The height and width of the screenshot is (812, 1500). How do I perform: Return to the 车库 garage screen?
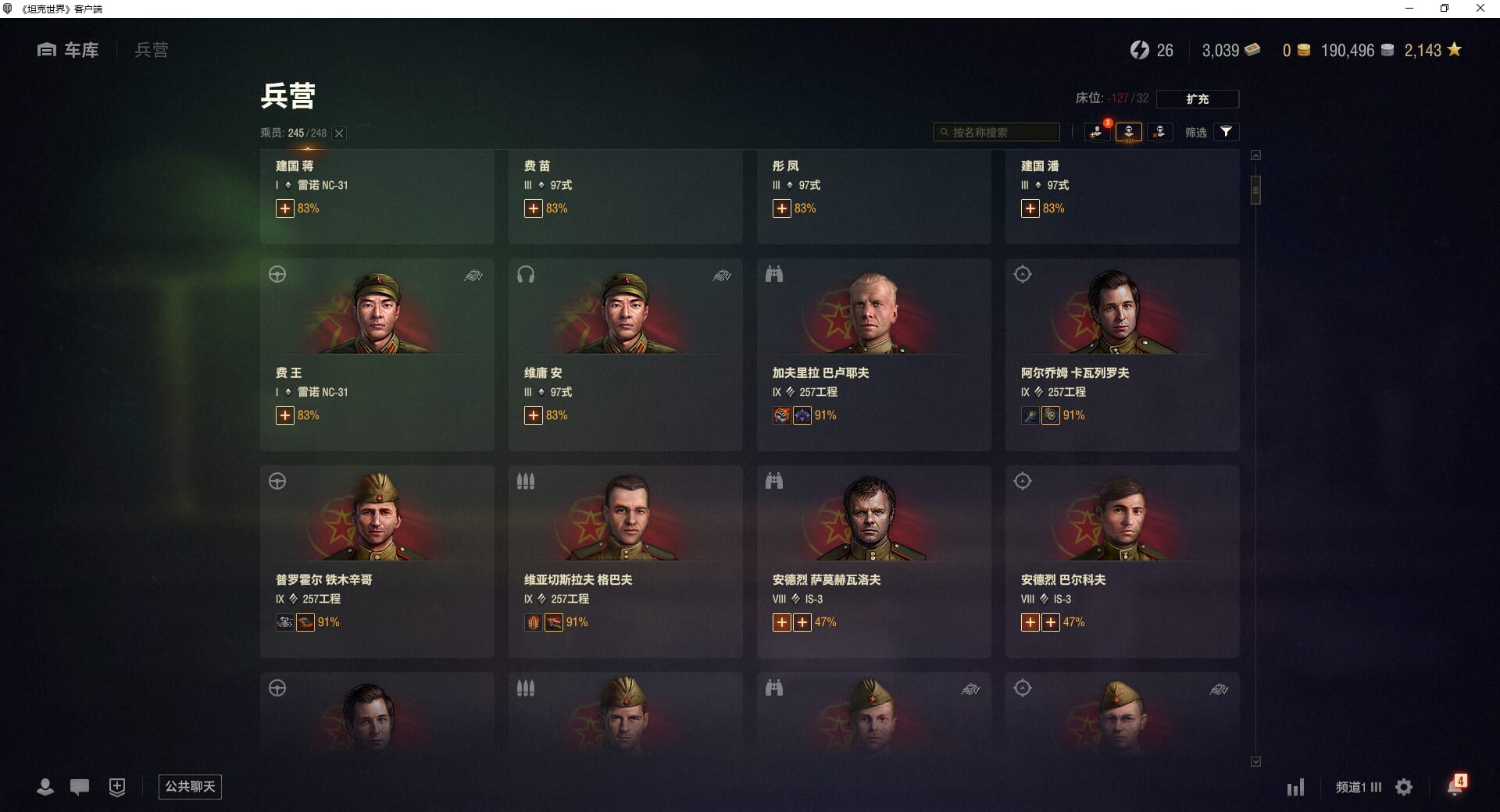(x=69, y=50)
